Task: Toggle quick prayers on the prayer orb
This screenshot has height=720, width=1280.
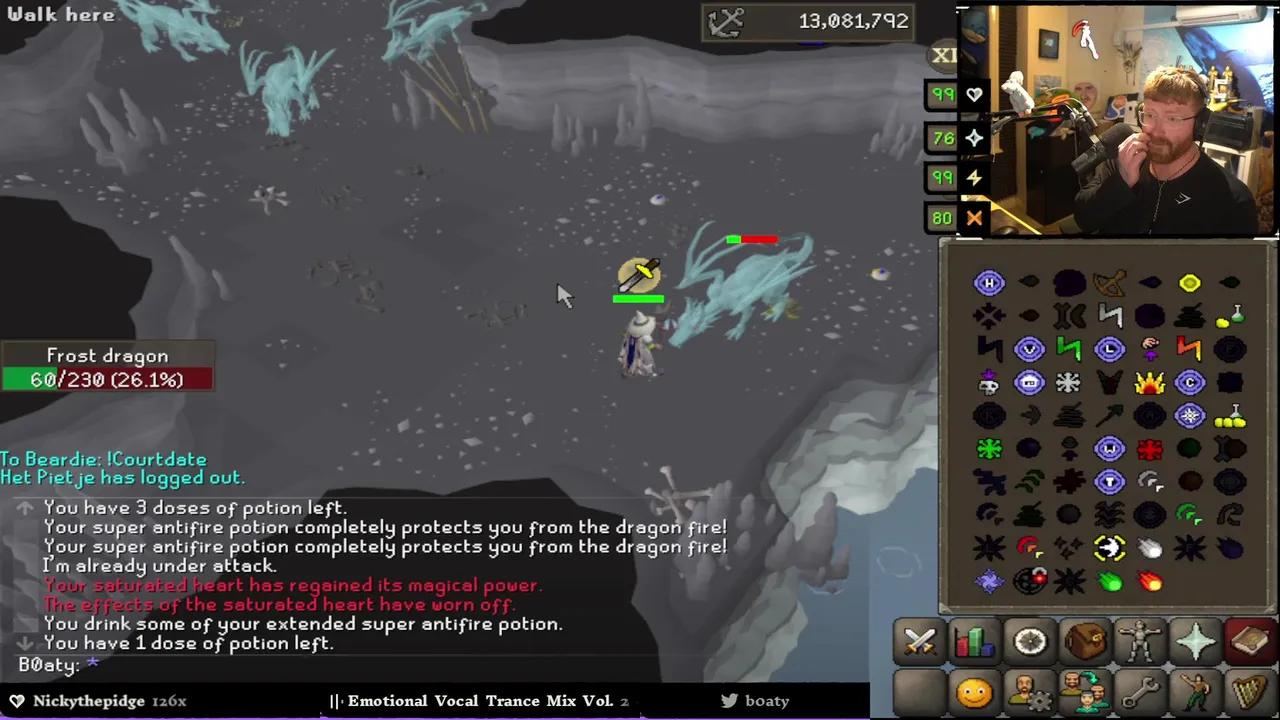Action: click(974, 138)
